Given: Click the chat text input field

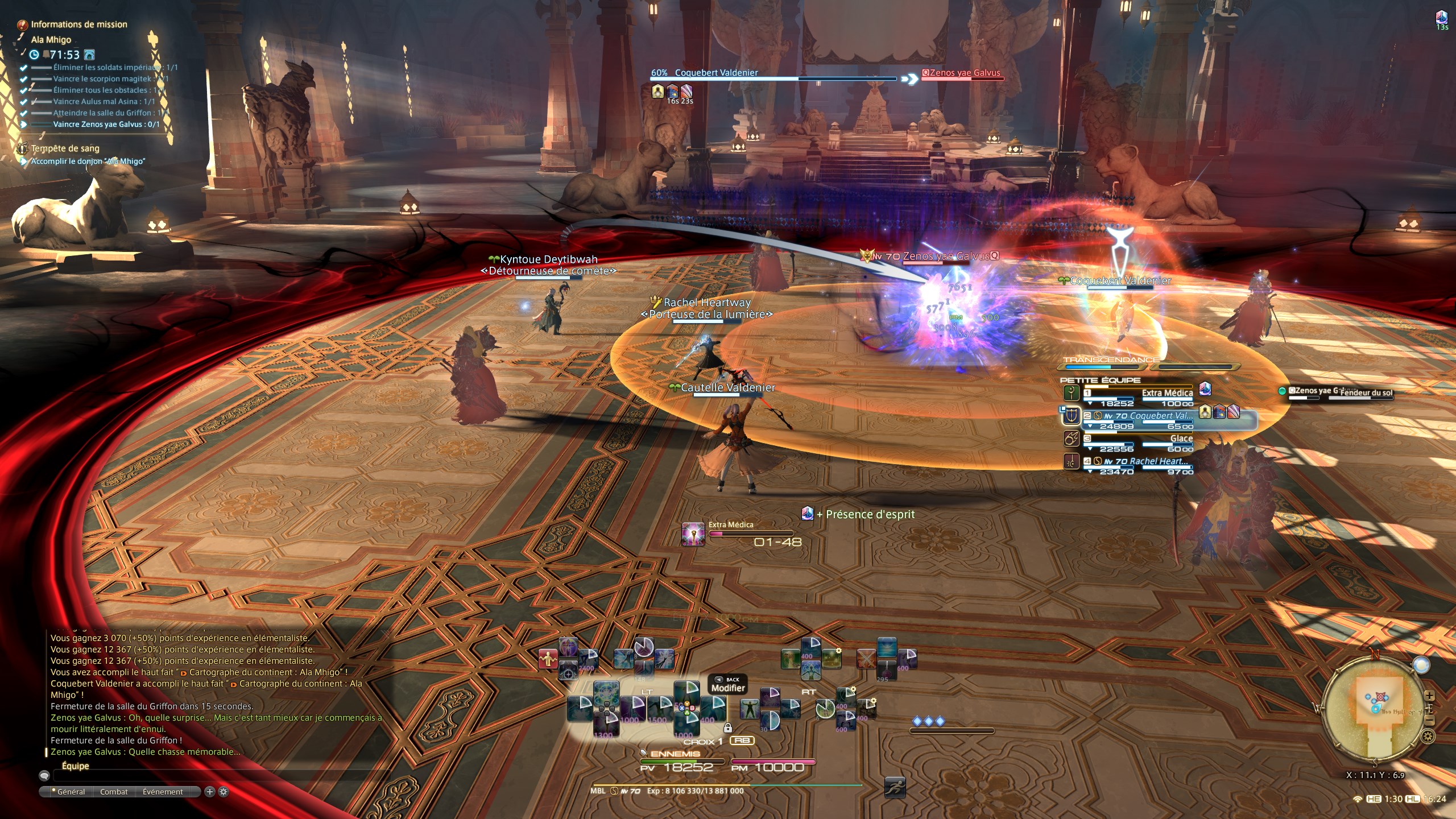Looking at the screenshot, I should [216, 776].
